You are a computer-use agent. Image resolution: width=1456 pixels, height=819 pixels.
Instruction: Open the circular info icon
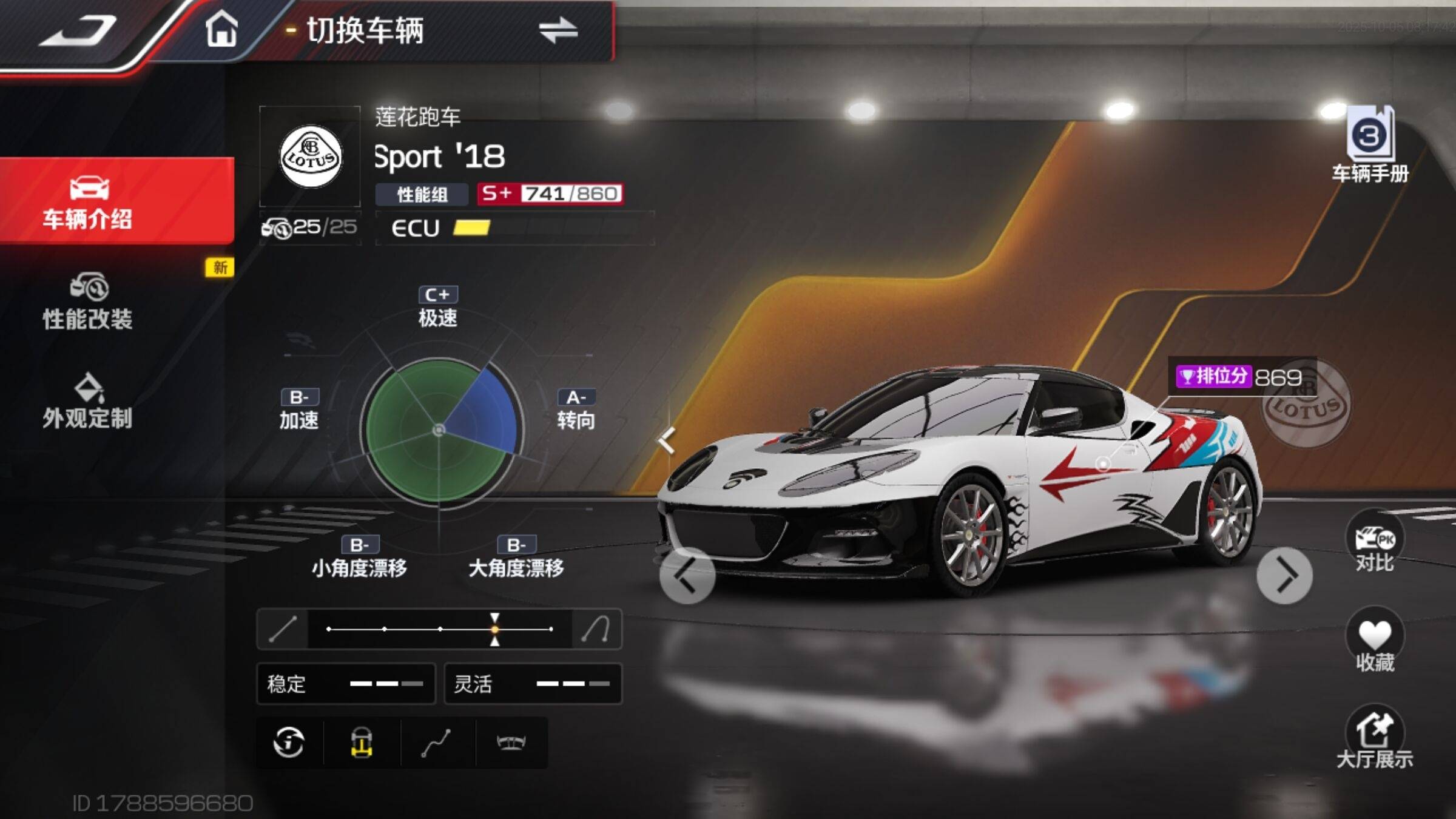(289, 743)
